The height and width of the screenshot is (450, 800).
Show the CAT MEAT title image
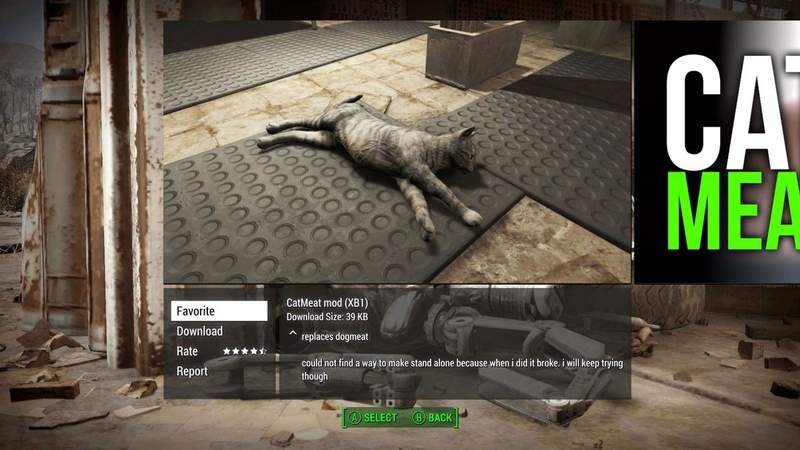point(717,152)
